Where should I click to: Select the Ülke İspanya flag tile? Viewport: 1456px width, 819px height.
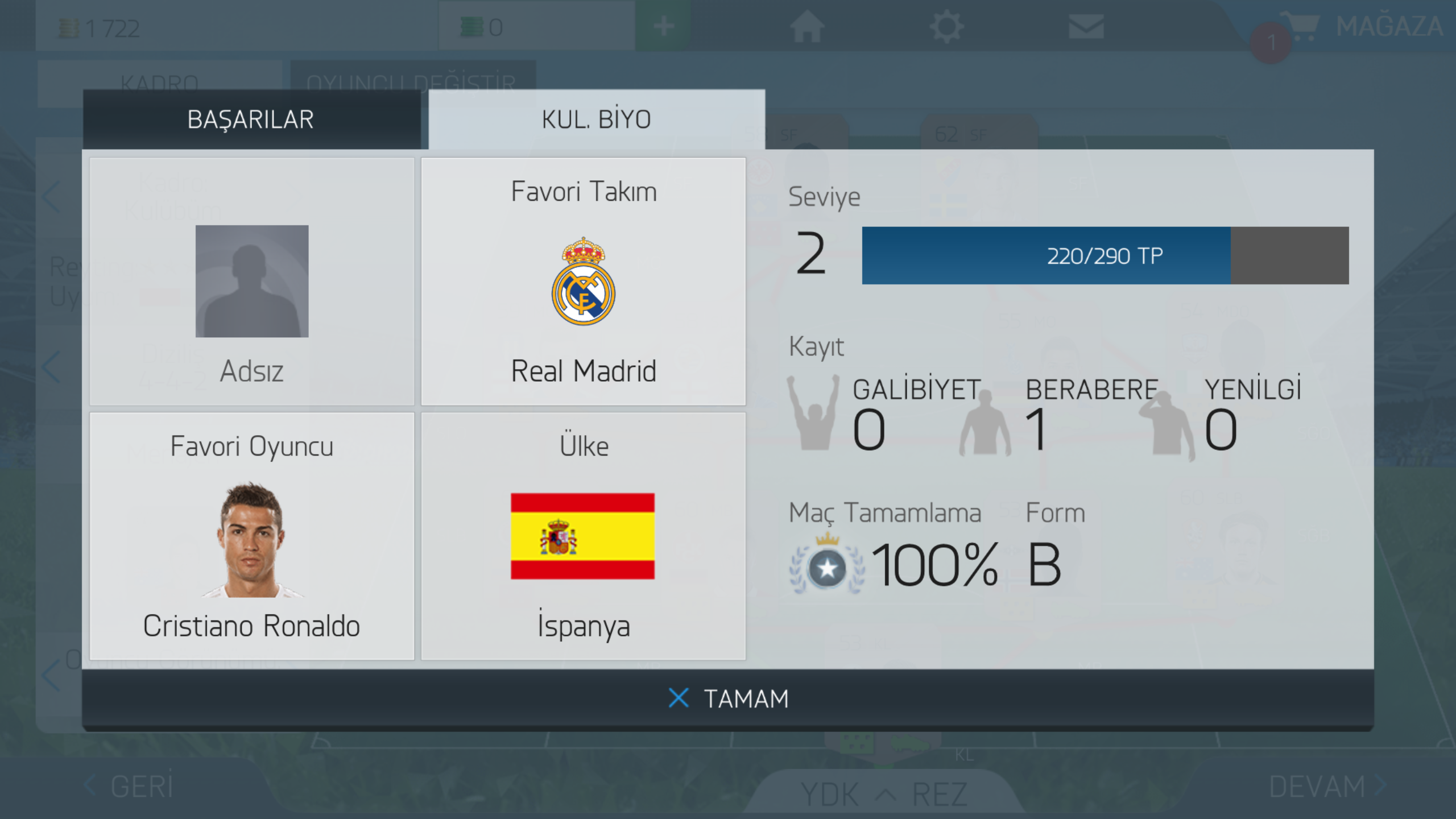583,536
